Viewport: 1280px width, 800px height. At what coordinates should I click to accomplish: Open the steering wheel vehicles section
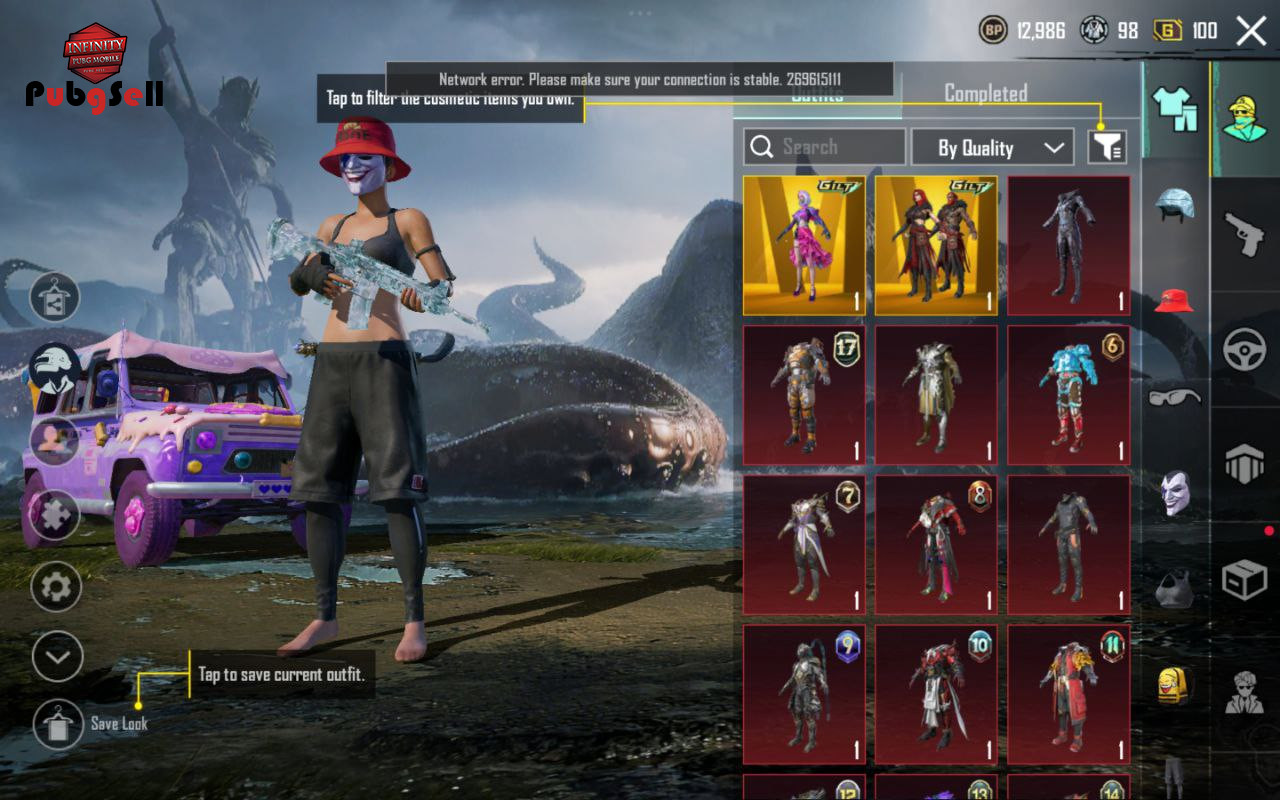tap(1245, 350)
